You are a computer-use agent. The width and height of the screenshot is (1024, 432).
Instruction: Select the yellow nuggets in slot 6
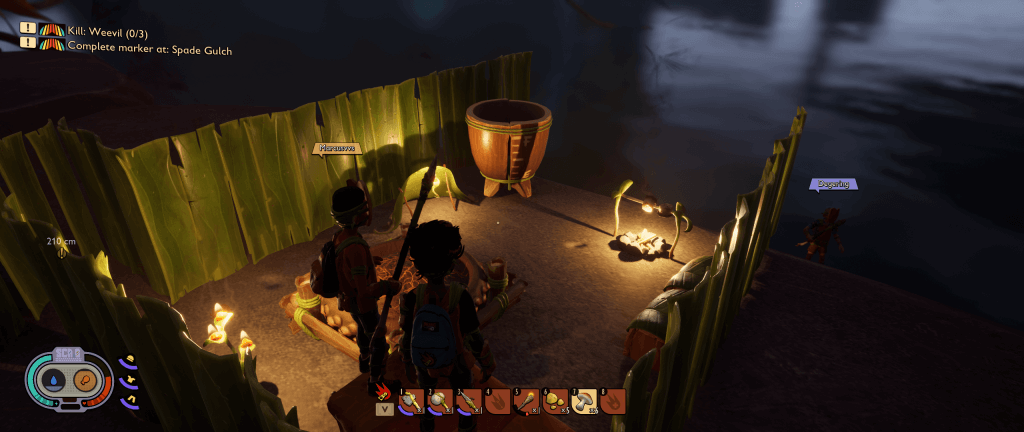click(x=555, y=401)
